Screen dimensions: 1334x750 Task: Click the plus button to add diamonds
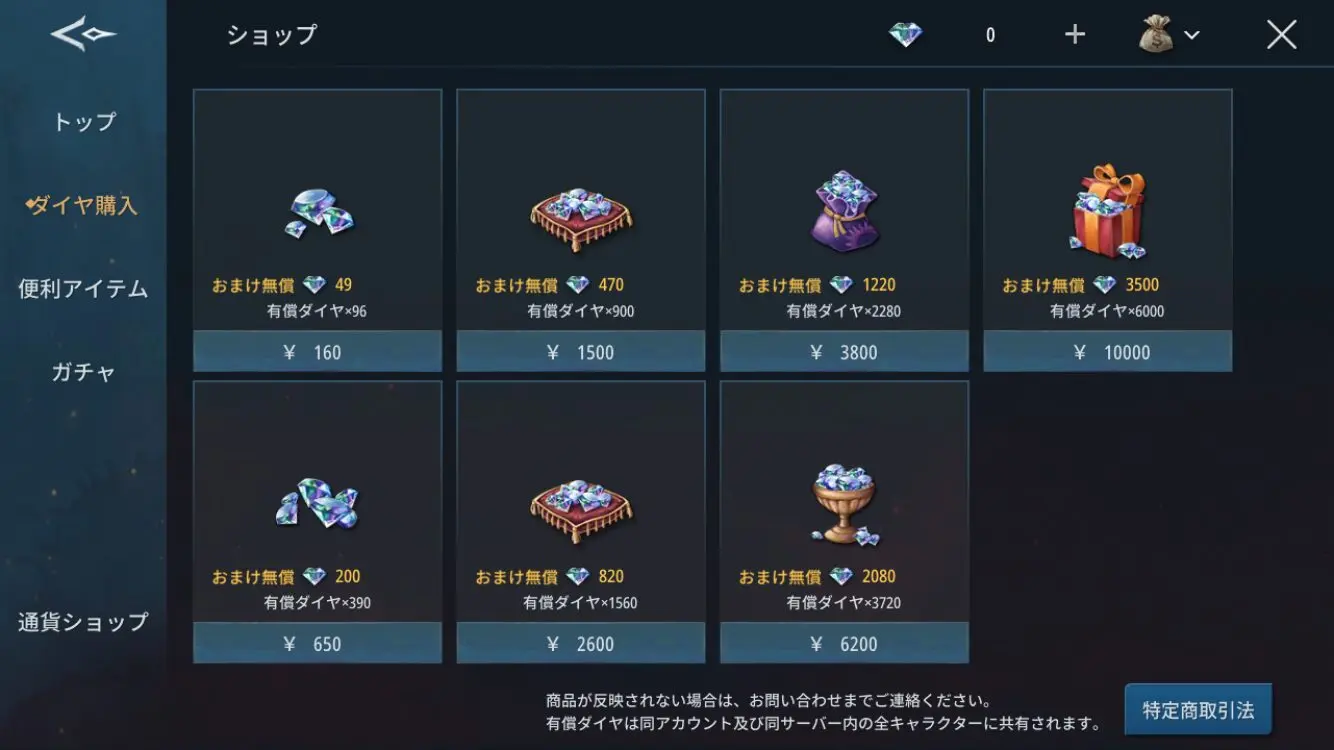pyautogui.click(x=1075, y=35)
